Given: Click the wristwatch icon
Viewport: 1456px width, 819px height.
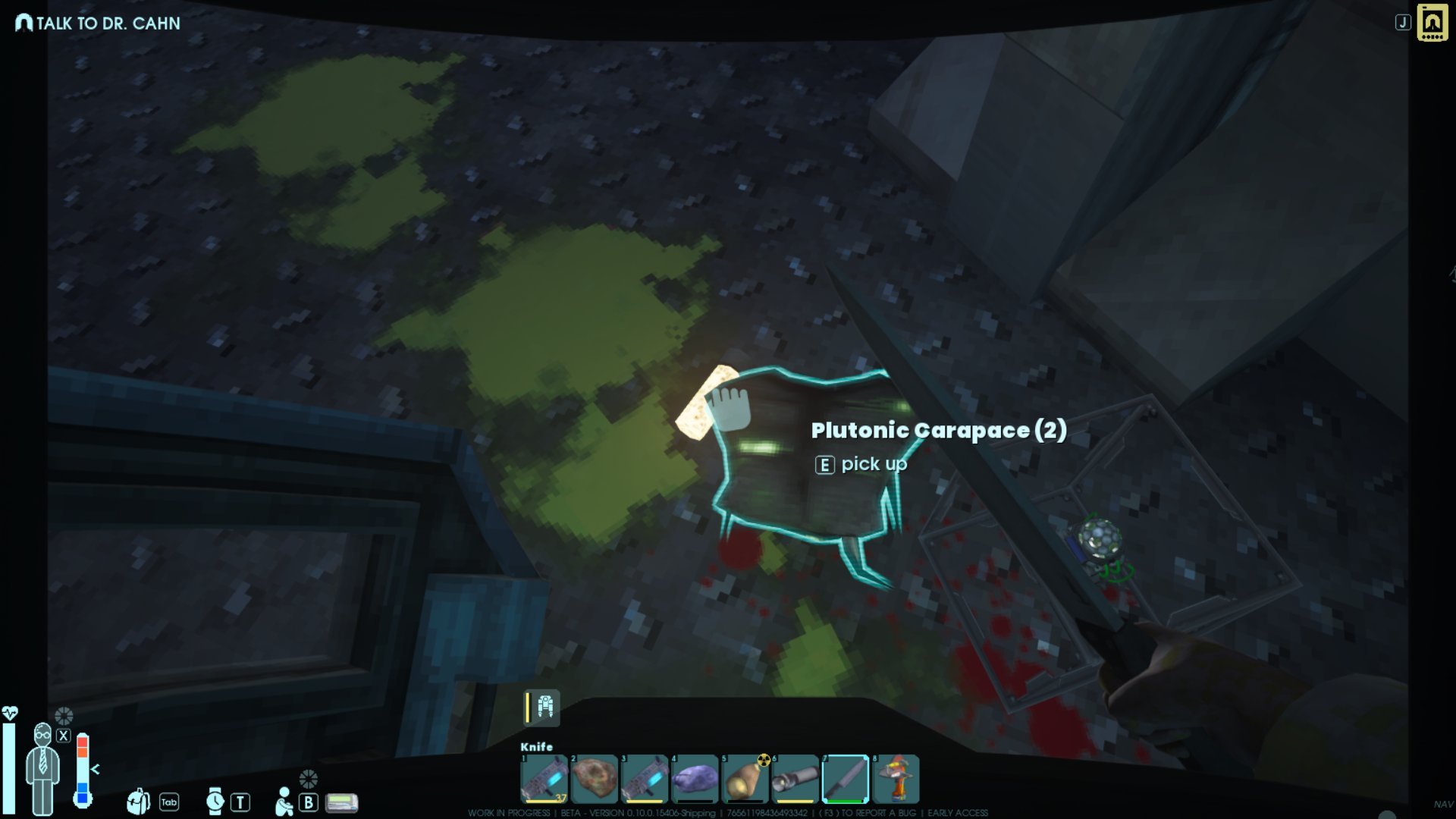Looking at the screenshot, I should [215, 801].
